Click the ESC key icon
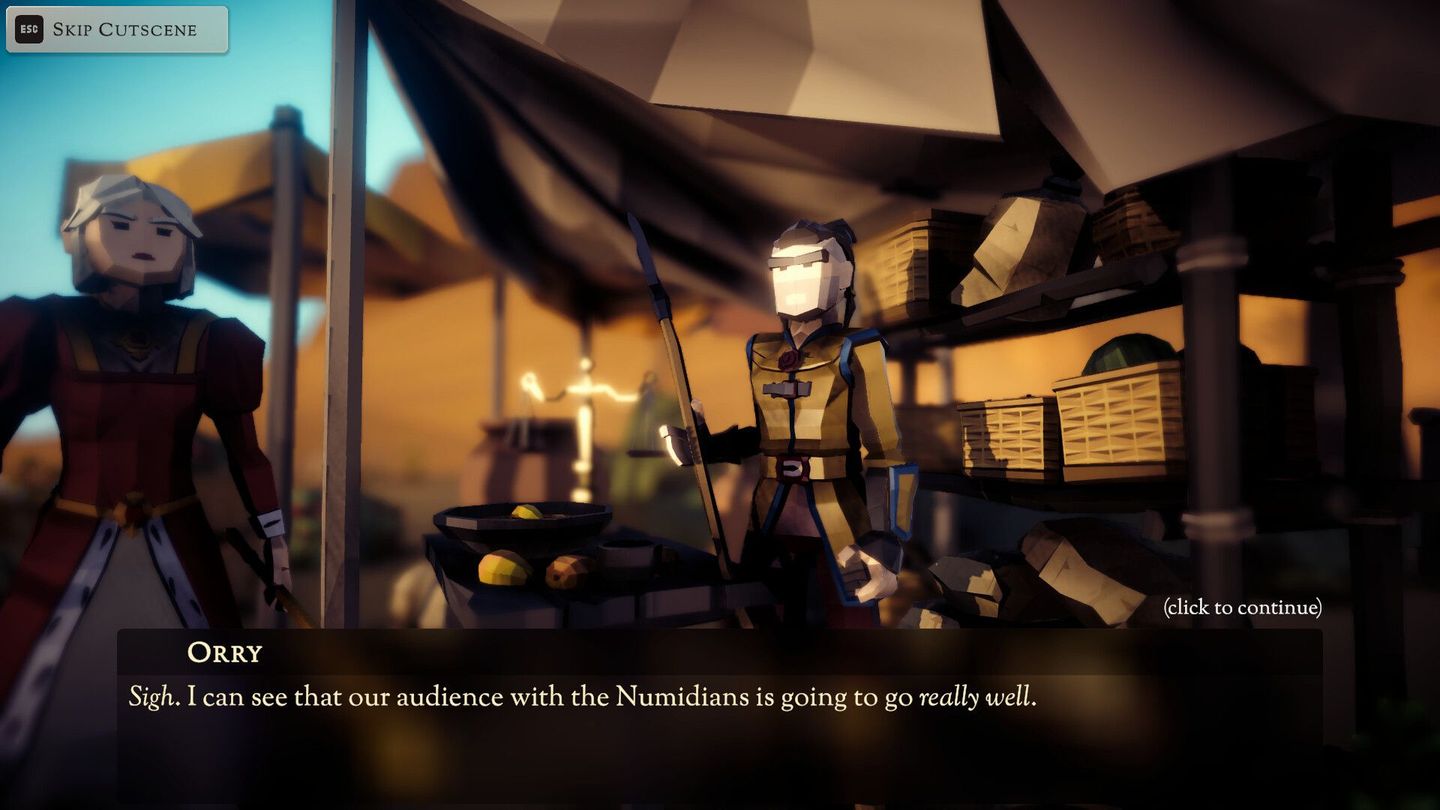 point(27,29)
